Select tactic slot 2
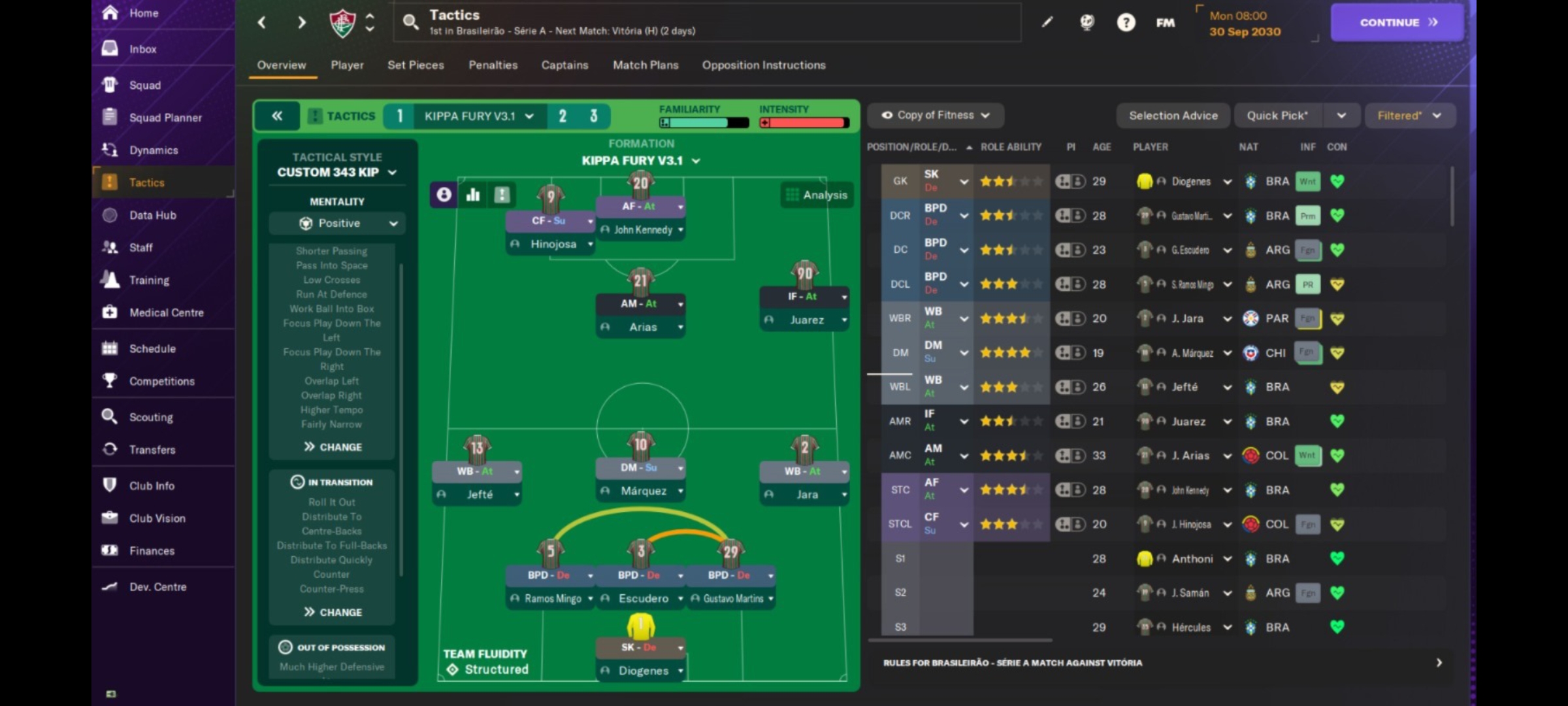Screen dimensions: 1568x706 [x=563, y=116]
